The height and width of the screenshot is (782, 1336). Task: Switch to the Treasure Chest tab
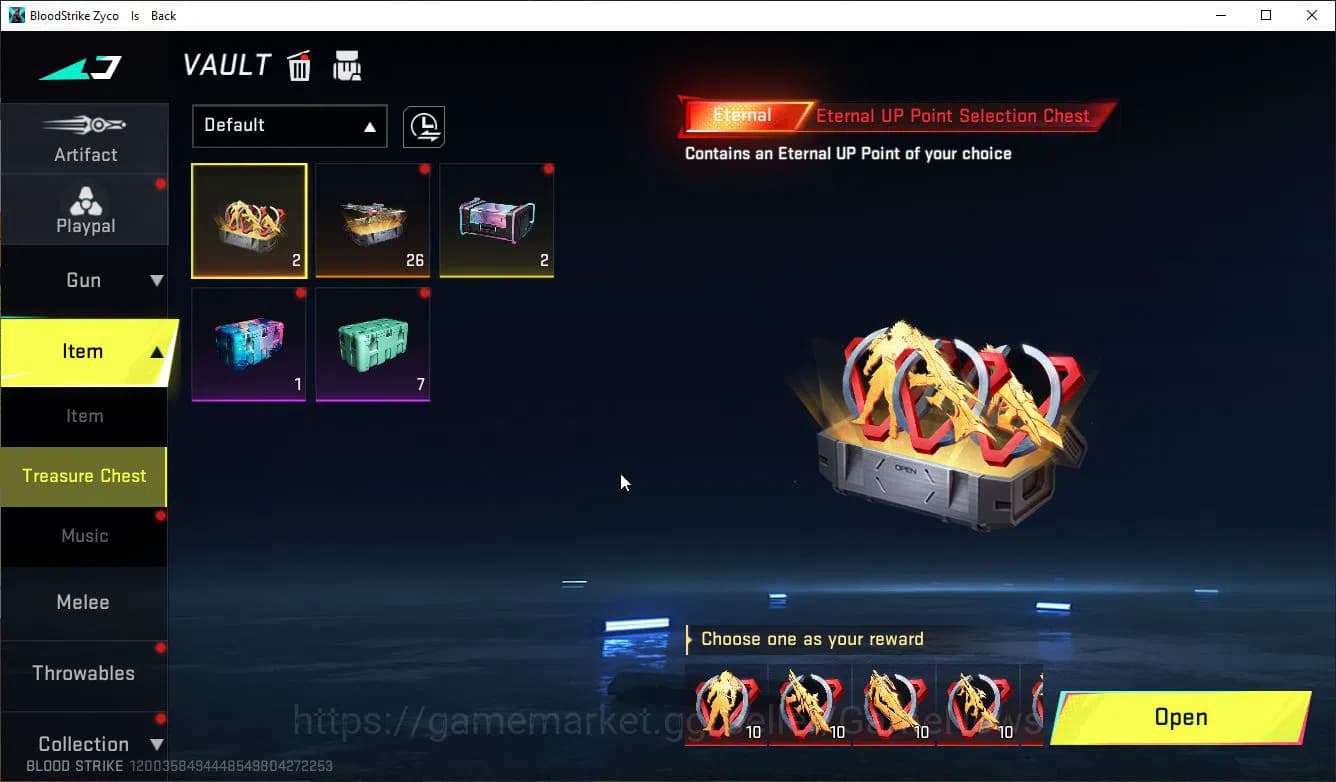point(84,477)
